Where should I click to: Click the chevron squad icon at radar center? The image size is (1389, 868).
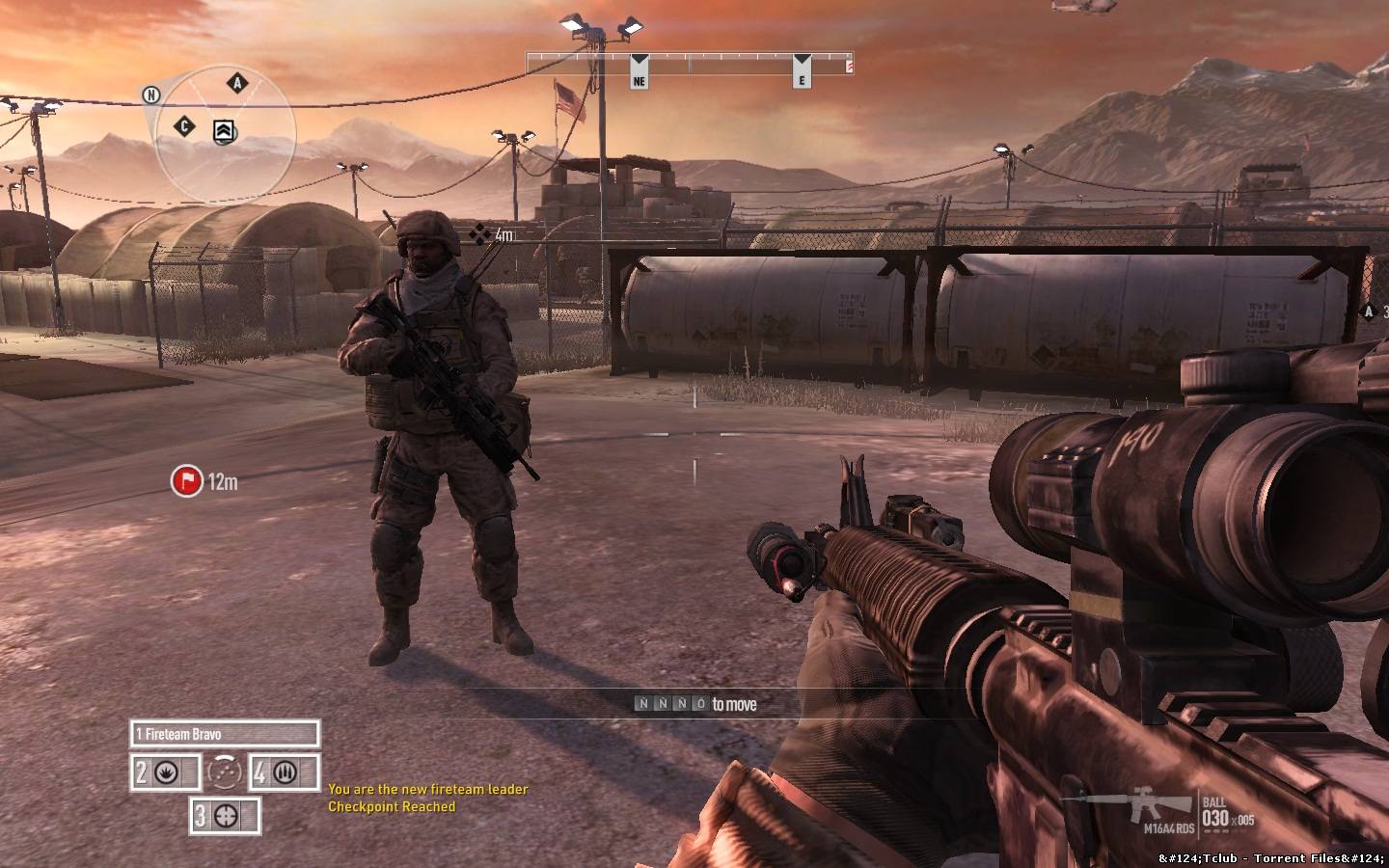pyautogui.click(x=225, y=131)
